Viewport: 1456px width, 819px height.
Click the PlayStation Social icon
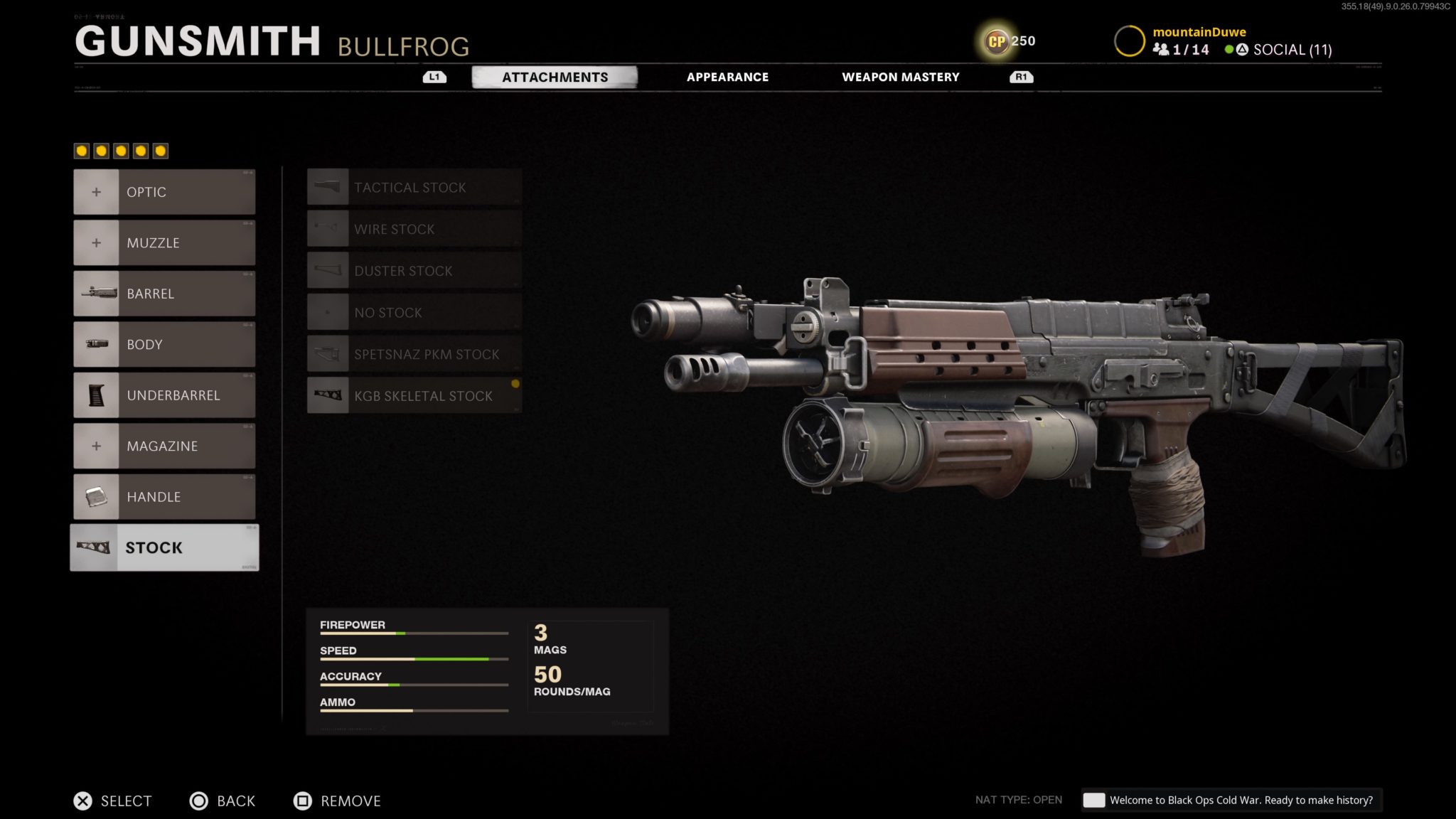click(1241, 50)
